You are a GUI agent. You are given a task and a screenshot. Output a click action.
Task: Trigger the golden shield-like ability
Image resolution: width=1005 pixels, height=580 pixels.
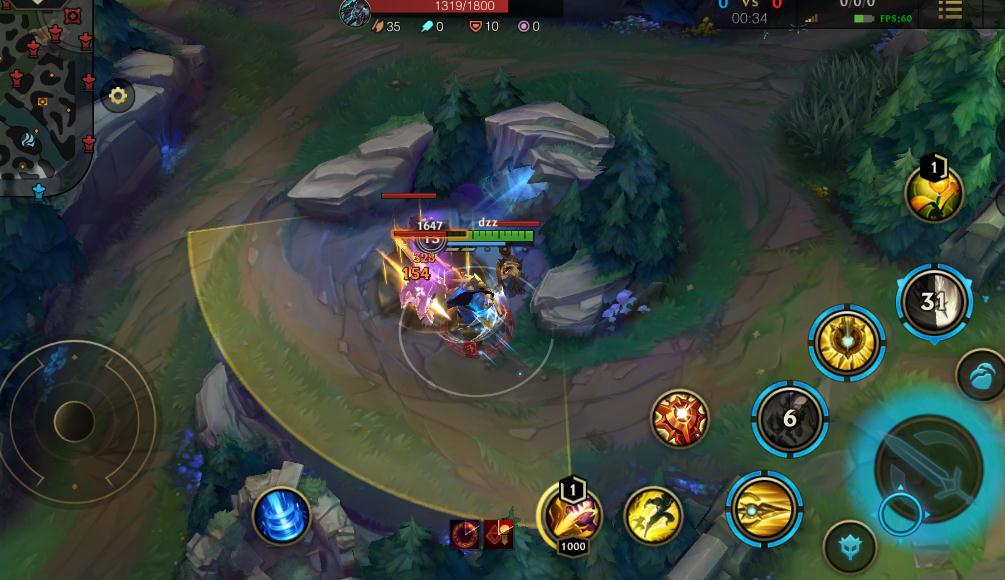[846, 343]
